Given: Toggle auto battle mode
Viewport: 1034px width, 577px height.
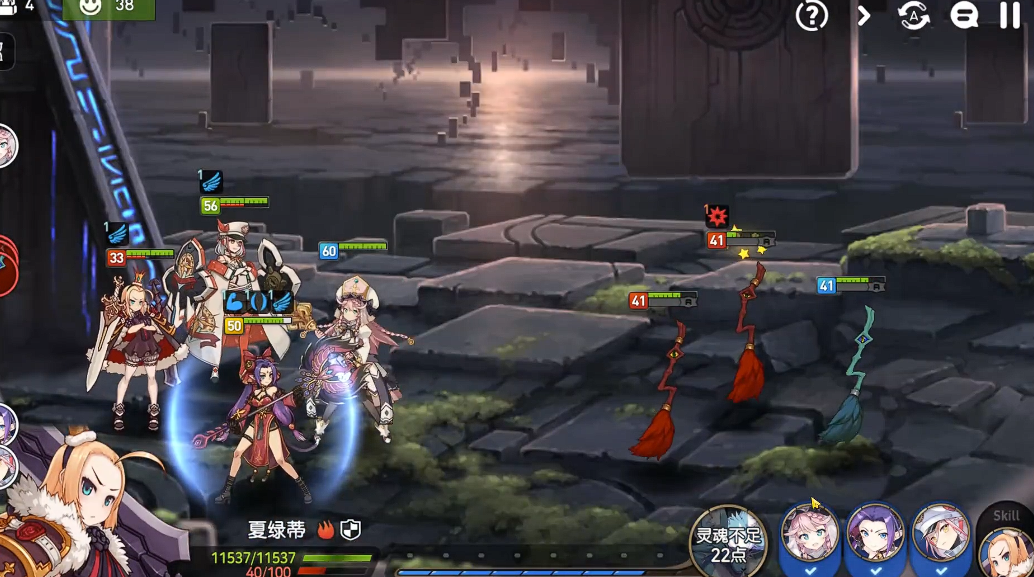Looking at the screenshot, I should (914, 15).
